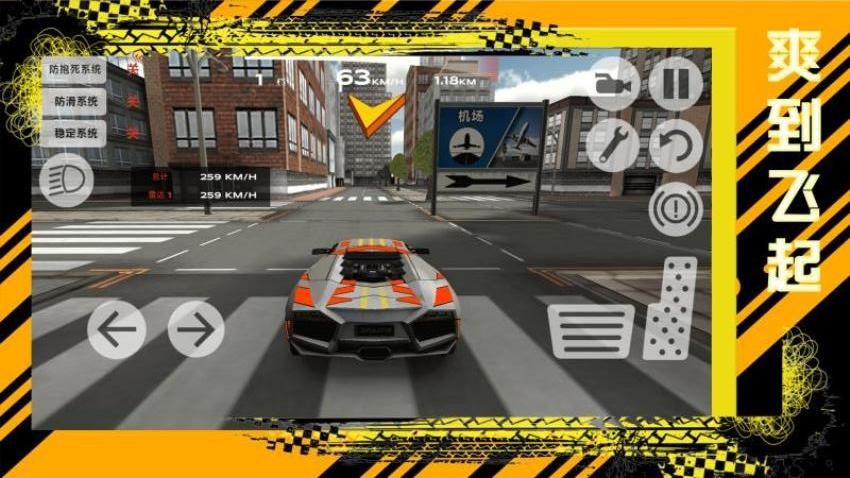Image resolution: width=850 pixels, height=478 pixels.
Task: Steer right with the right arrow button
Action: tap(196, 328)
